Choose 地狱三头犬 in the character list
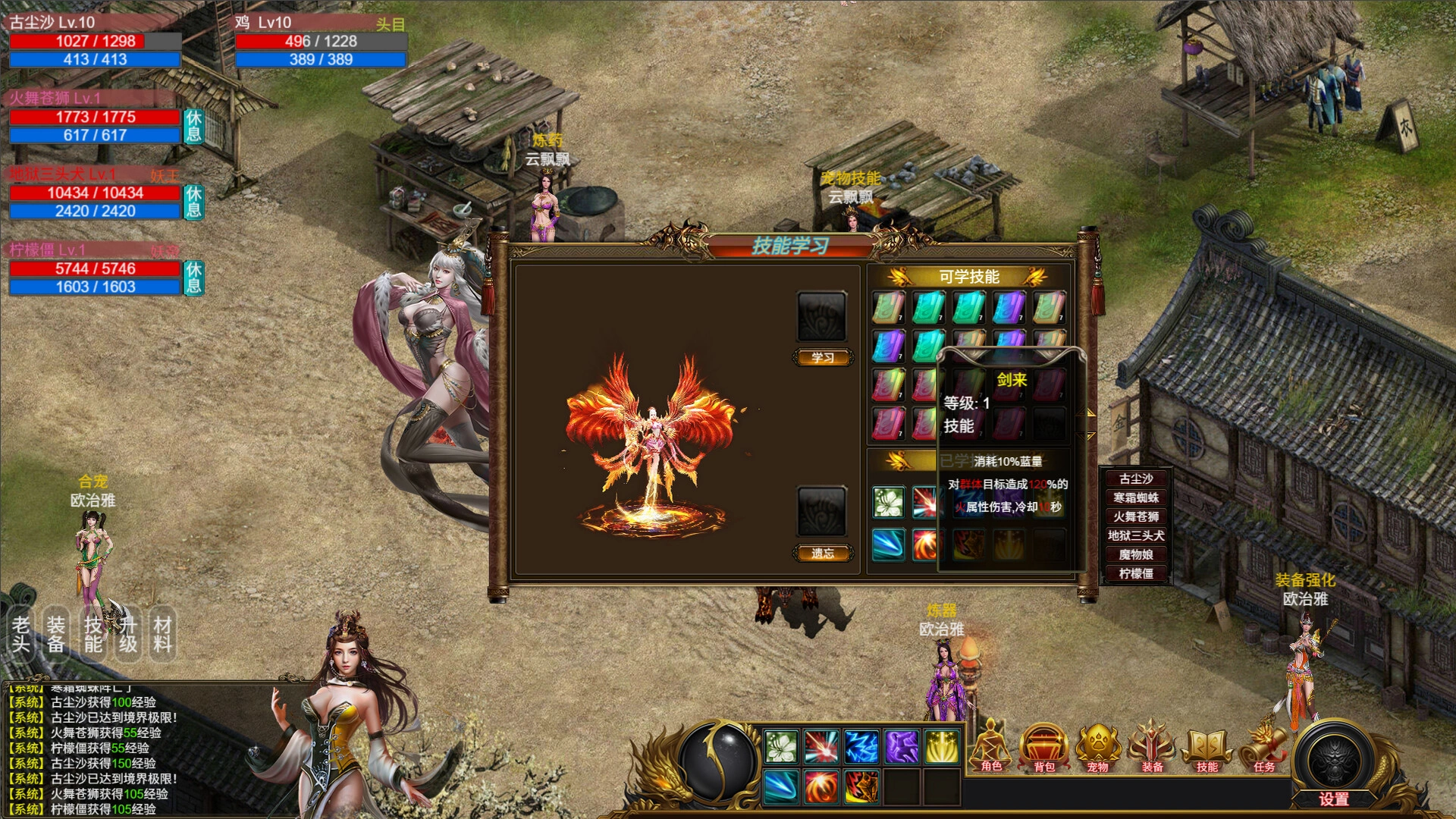Viewport: 1456px width, 819px height. click(x=1135, y=535)
